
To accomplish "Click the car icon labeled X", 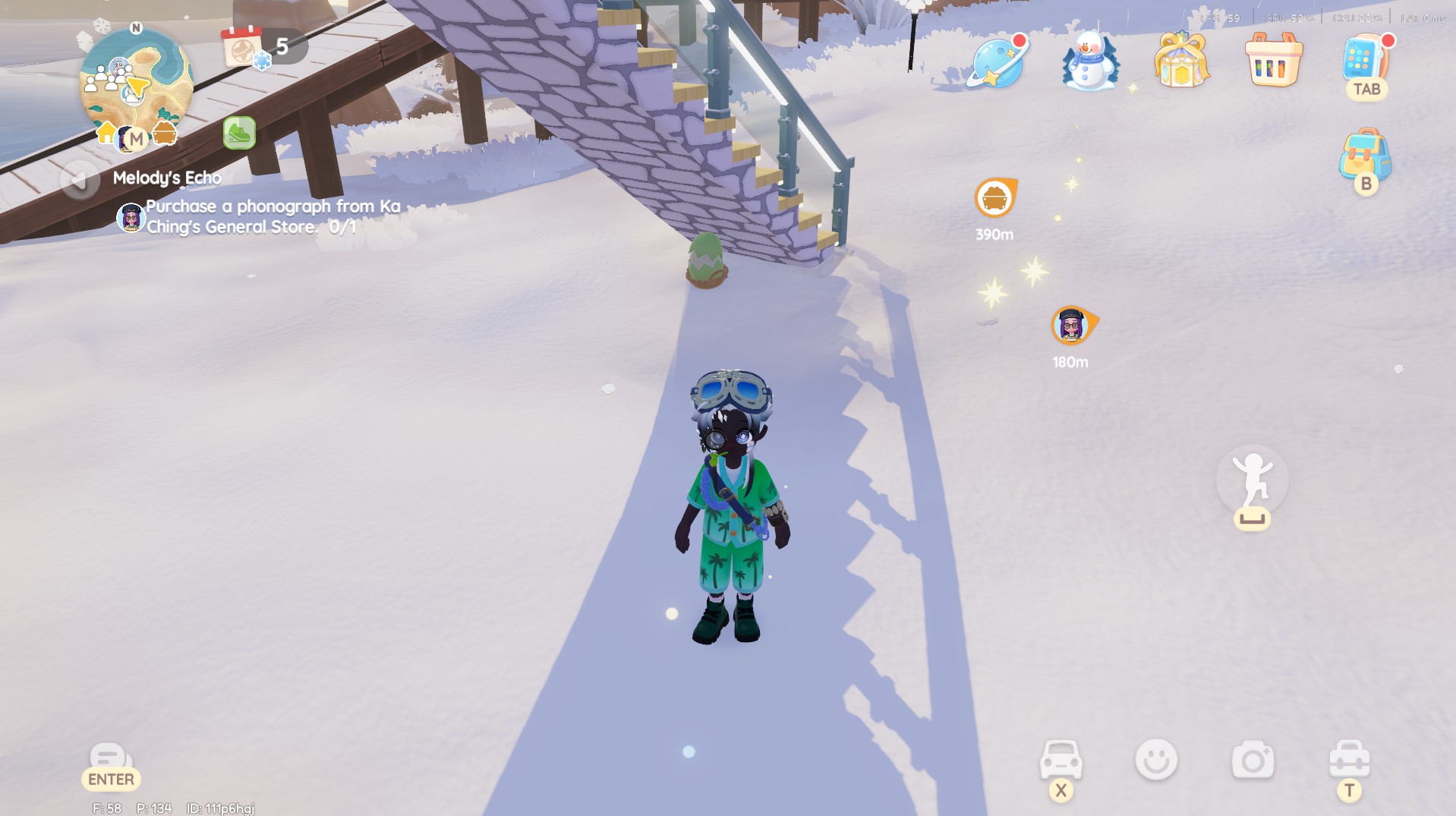I will coord(1061,758).
